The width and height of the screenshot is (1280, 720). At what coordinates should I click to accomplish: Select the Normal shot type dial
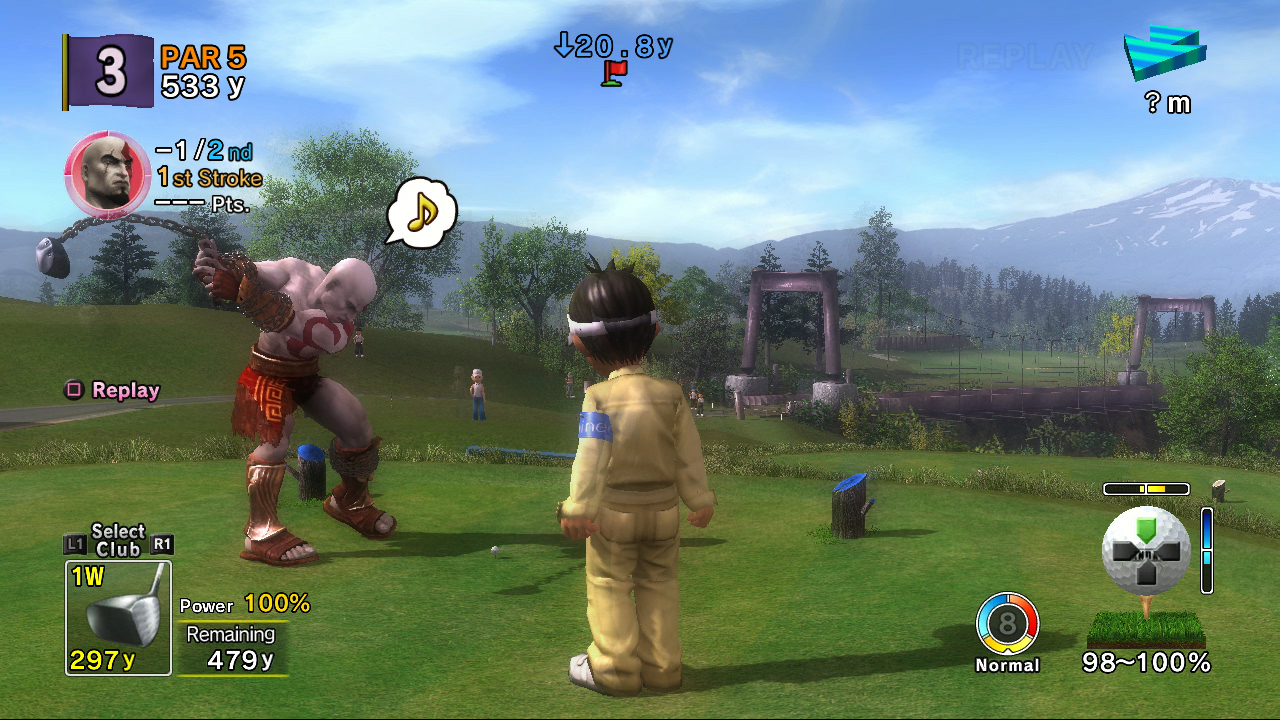pos(1007,625)
